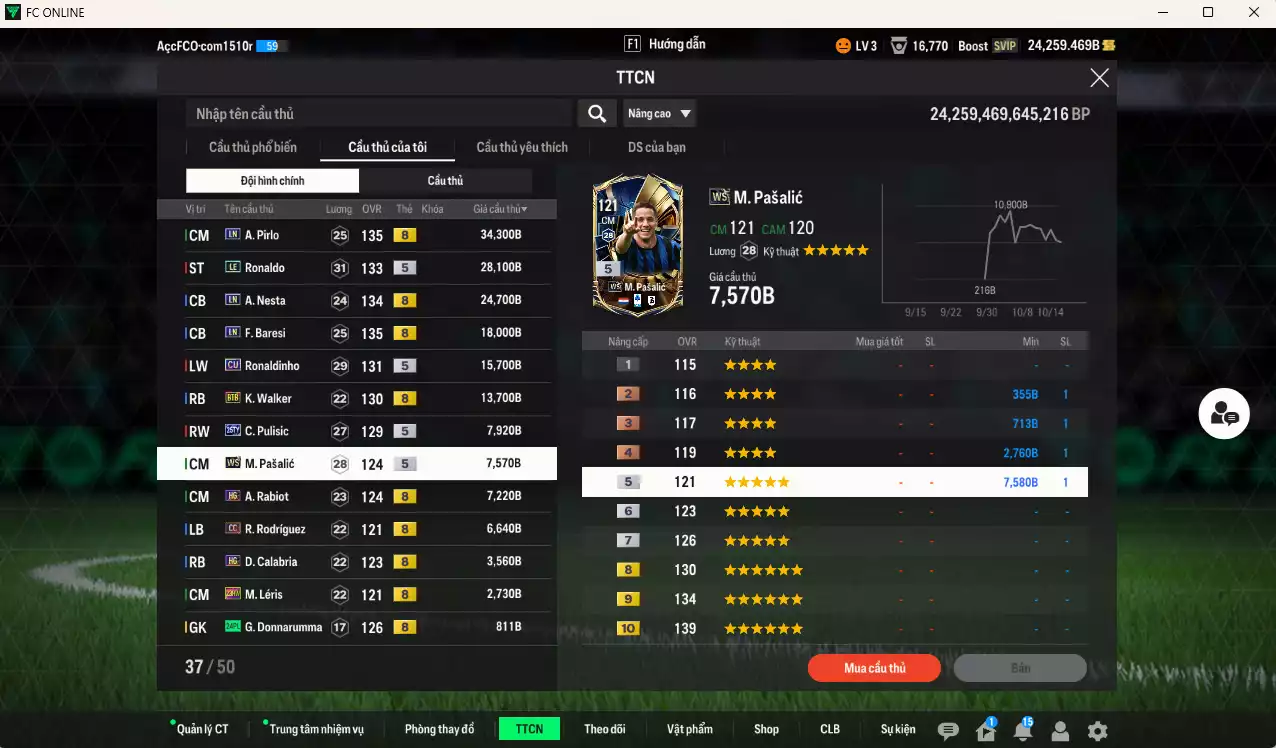Select upgrade level 8 row
Screen dimensions: 1276x748
pyautogui.click(x=834, y=570)
